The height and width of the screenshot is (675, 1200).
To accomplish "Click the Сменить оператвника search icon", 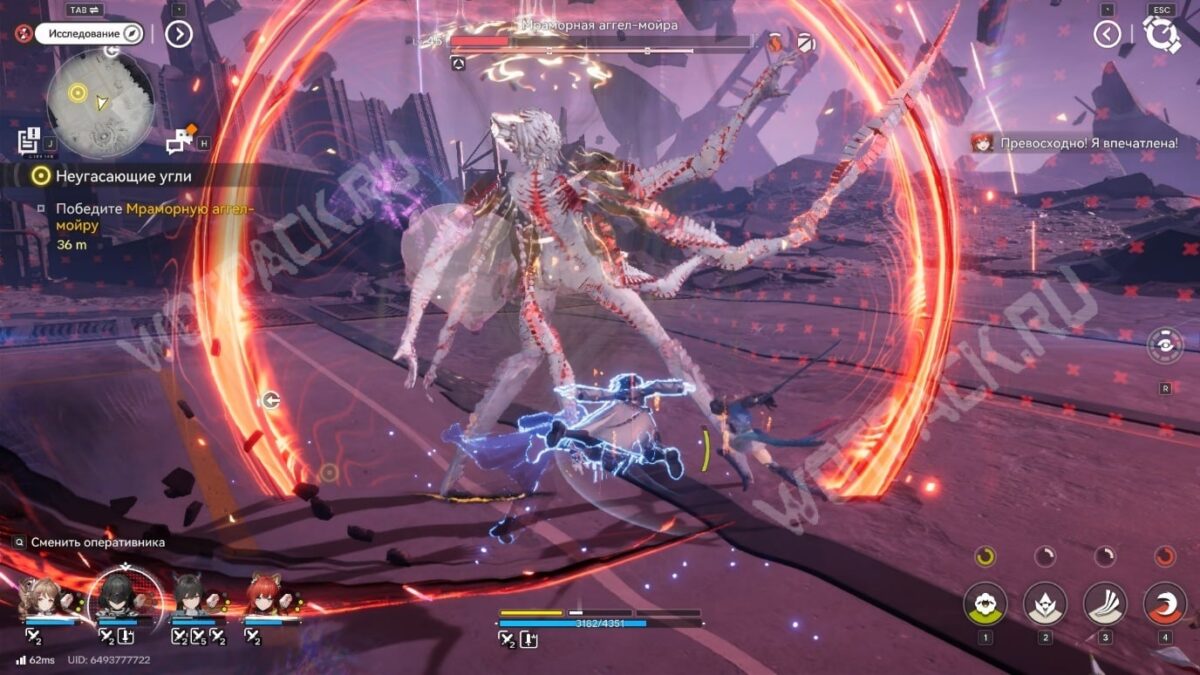I will (19, 542).
